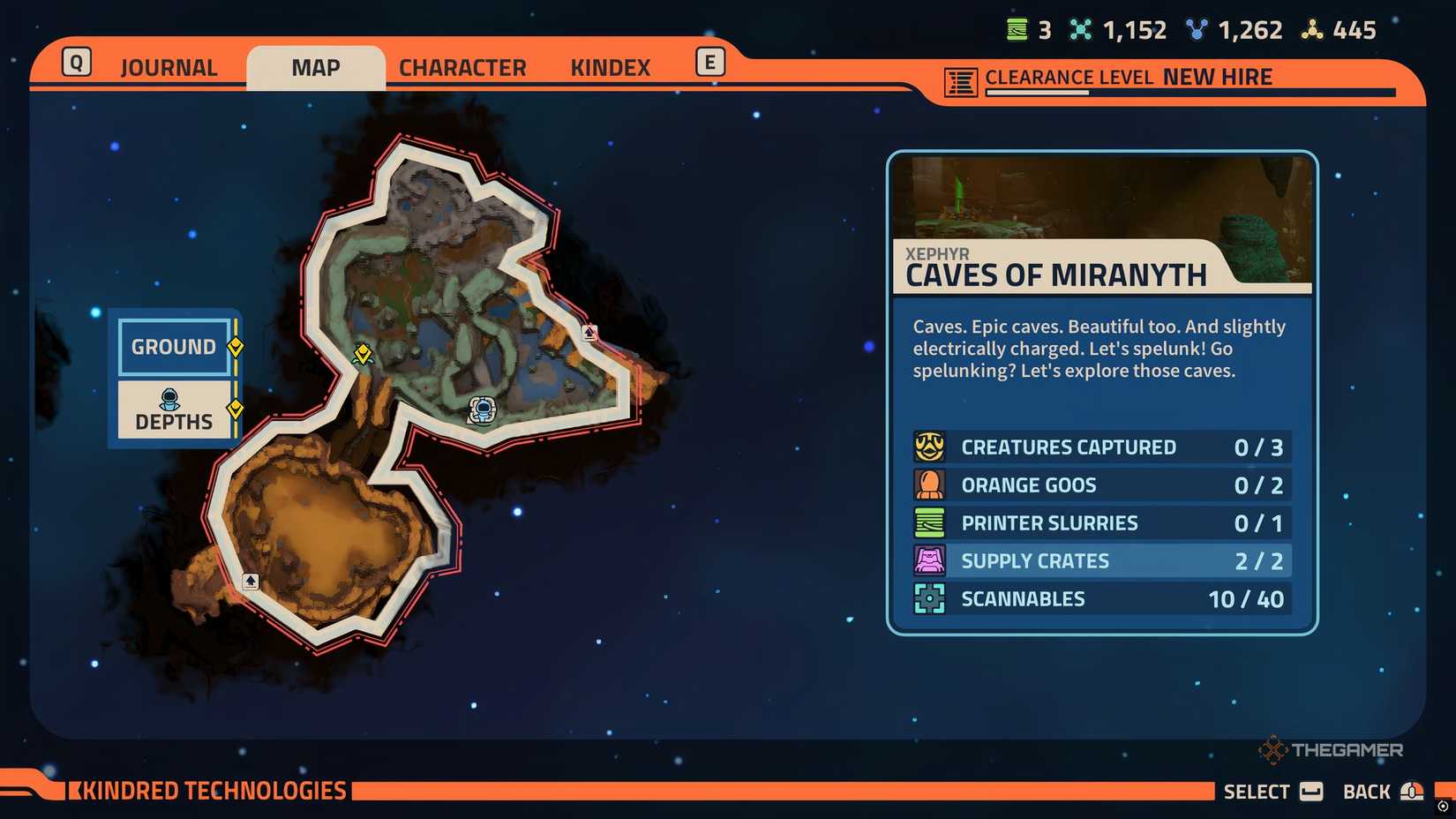This screenshot has height=819, width=1456.
Task: Click the Supply Crates icon
Action: [928, 560]
